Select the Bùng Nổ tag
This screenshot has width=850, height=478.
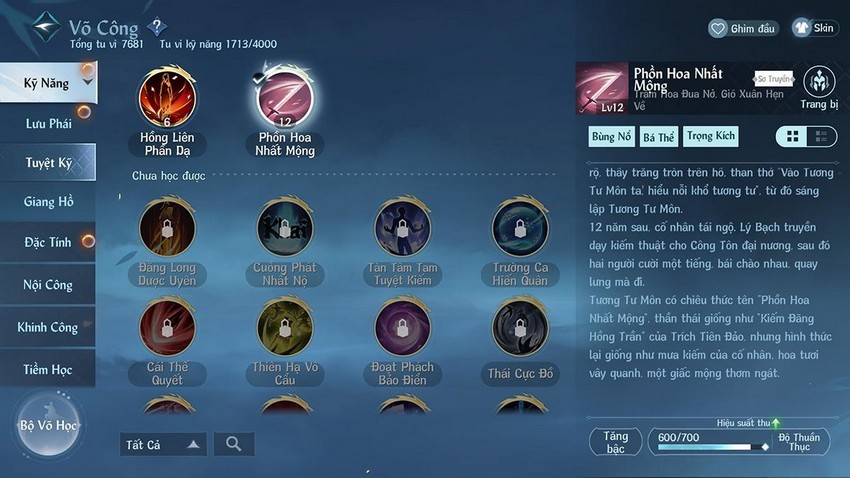click(x=611, y=136)
